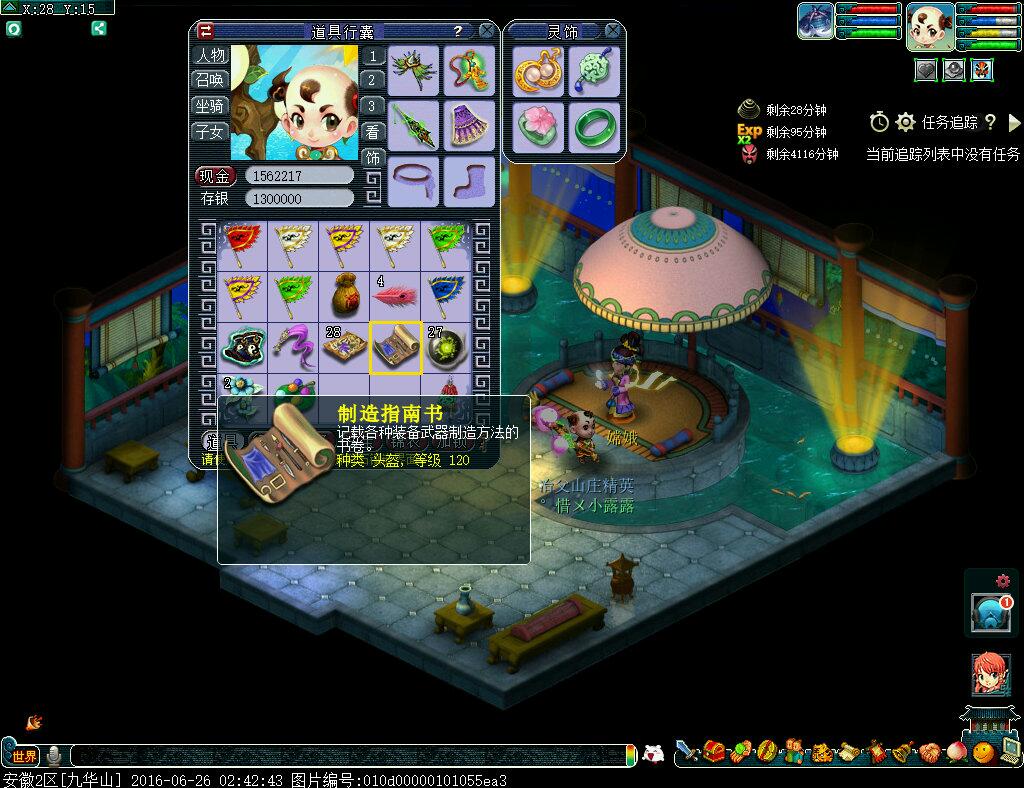Show the 子女 children tab
This screenshot has width=1024, height=788.
click(x=210, y=131)
